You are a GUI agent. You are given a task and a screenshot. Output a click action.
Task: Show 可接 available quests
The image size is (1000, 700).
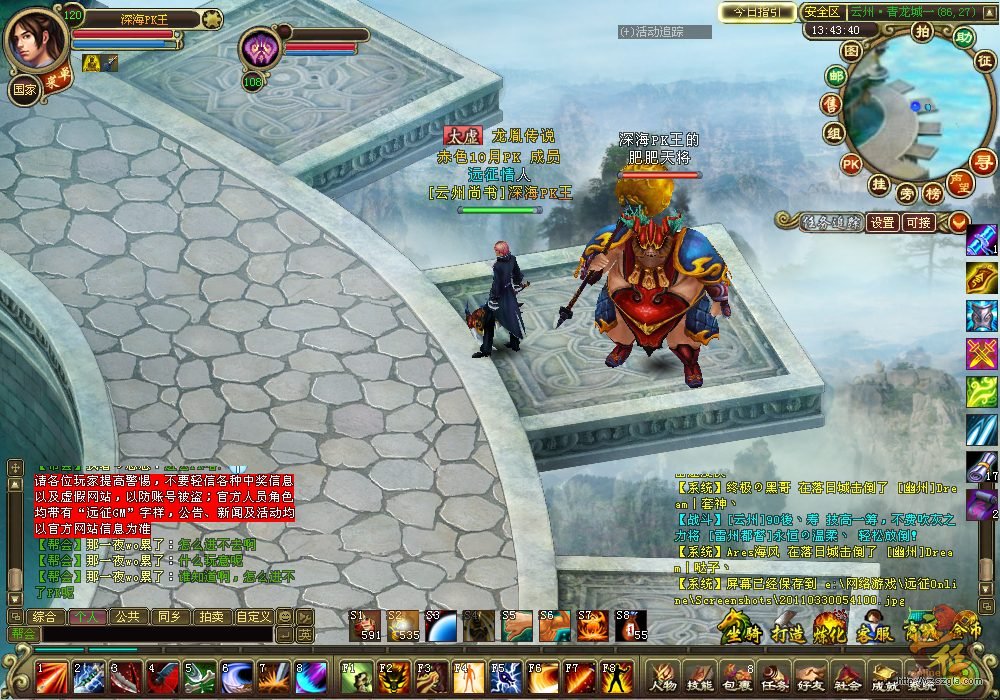tap(918, 223)
